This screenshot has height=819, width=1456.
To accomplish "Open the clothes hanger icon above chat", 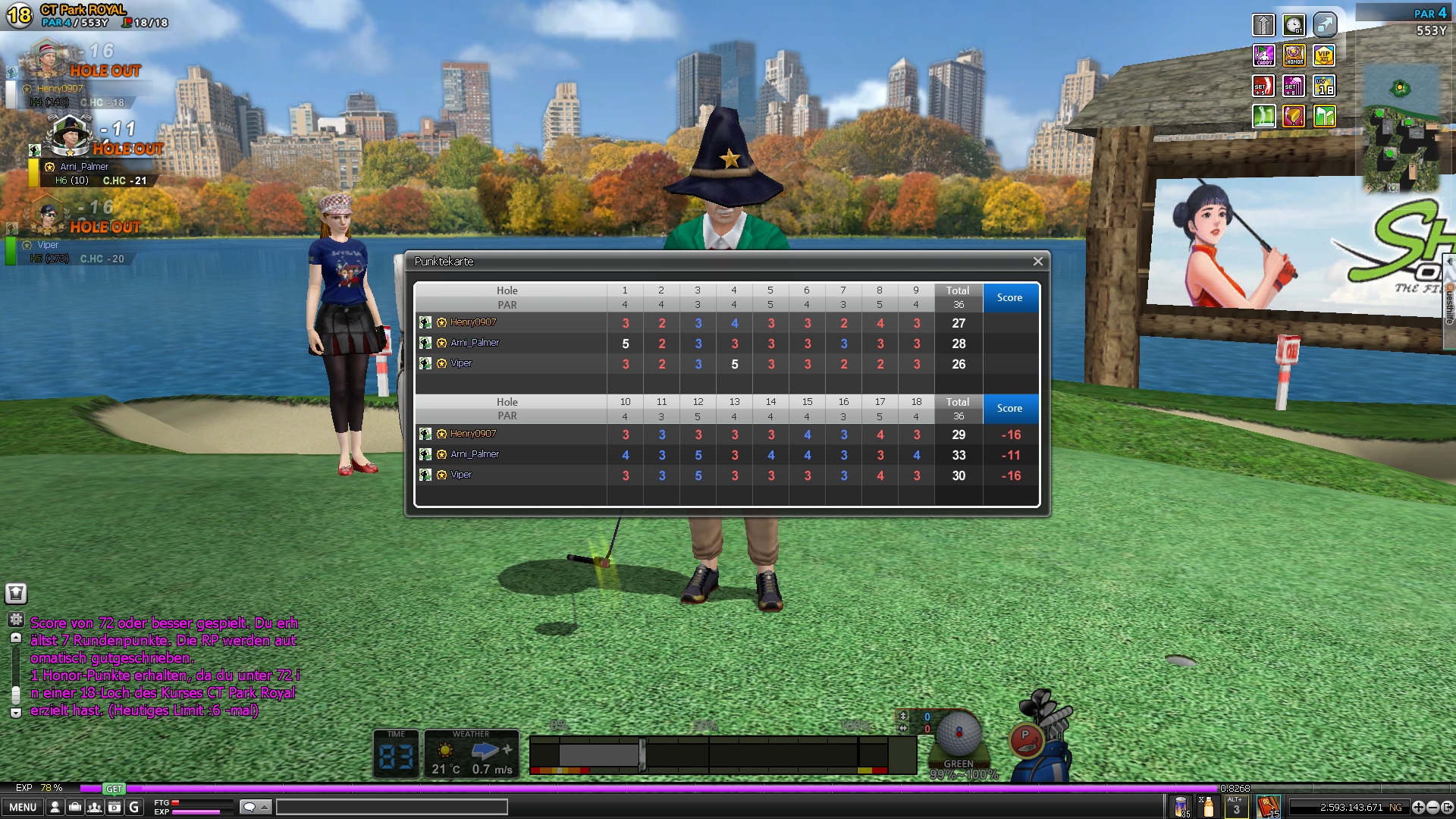I will tap(16, 593).
